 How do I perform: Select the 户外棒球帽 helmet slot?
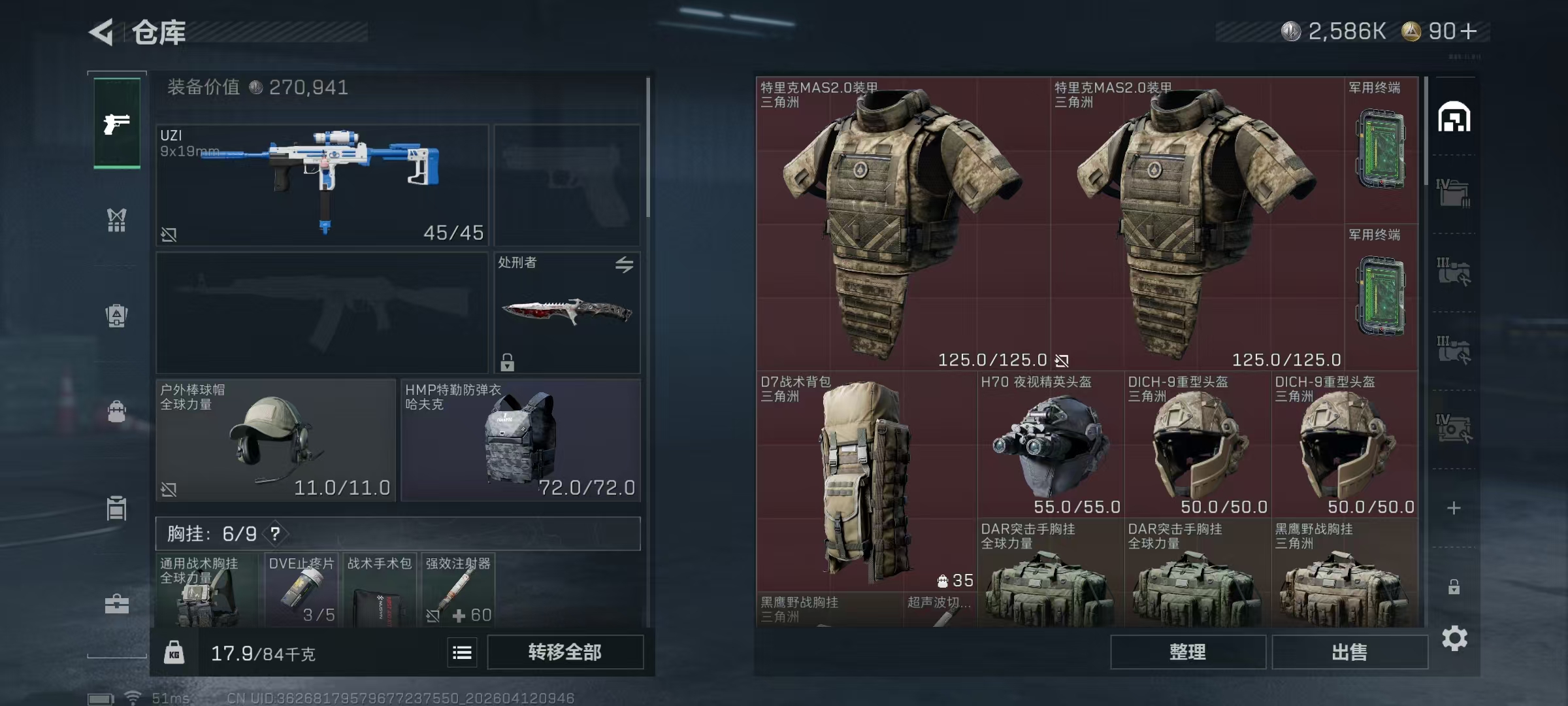(x=275, y=440)
